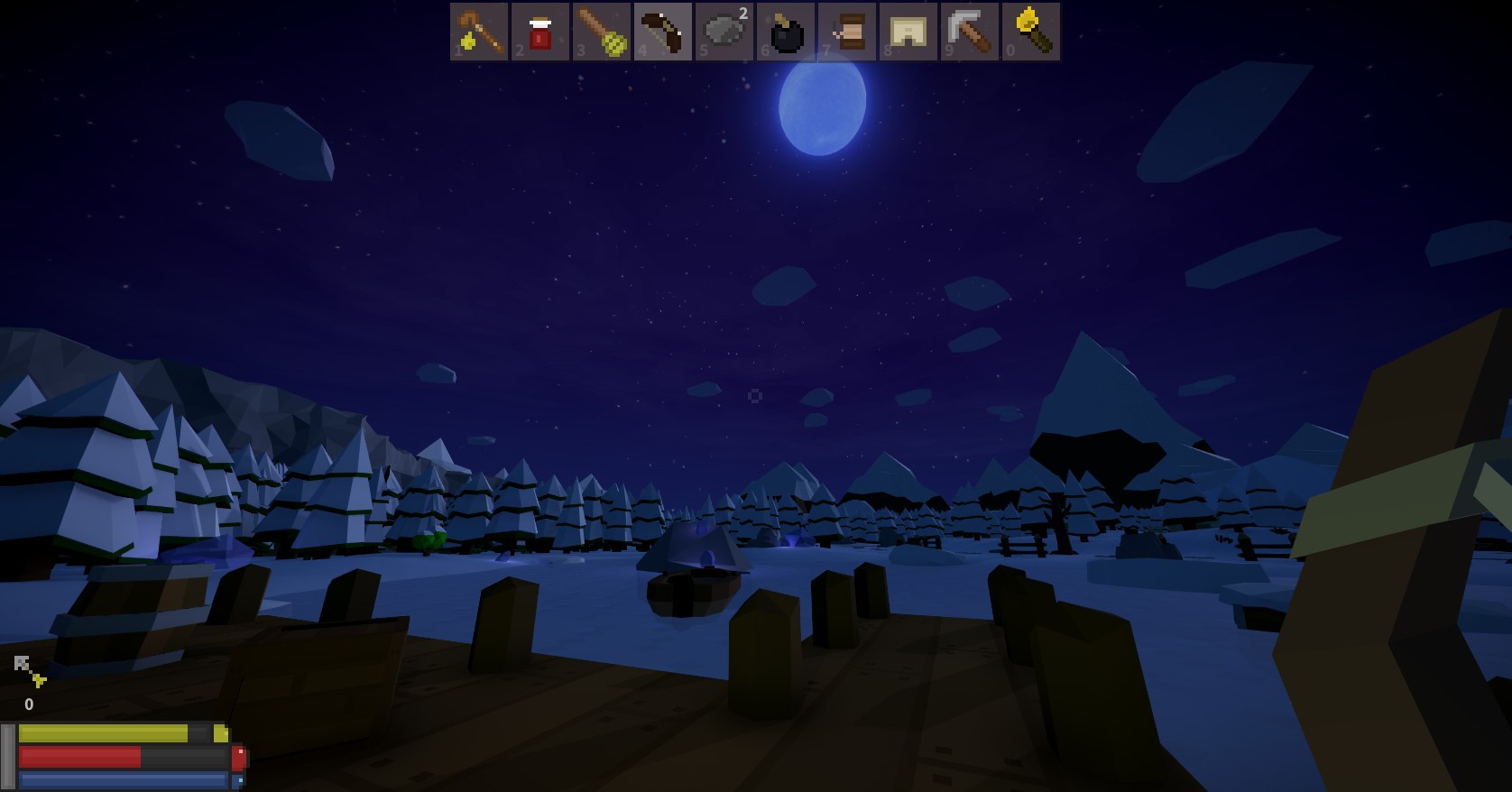Select the lantern staff in slot 1
Screen dimensions: 1512x792
(x=479, y=32)
